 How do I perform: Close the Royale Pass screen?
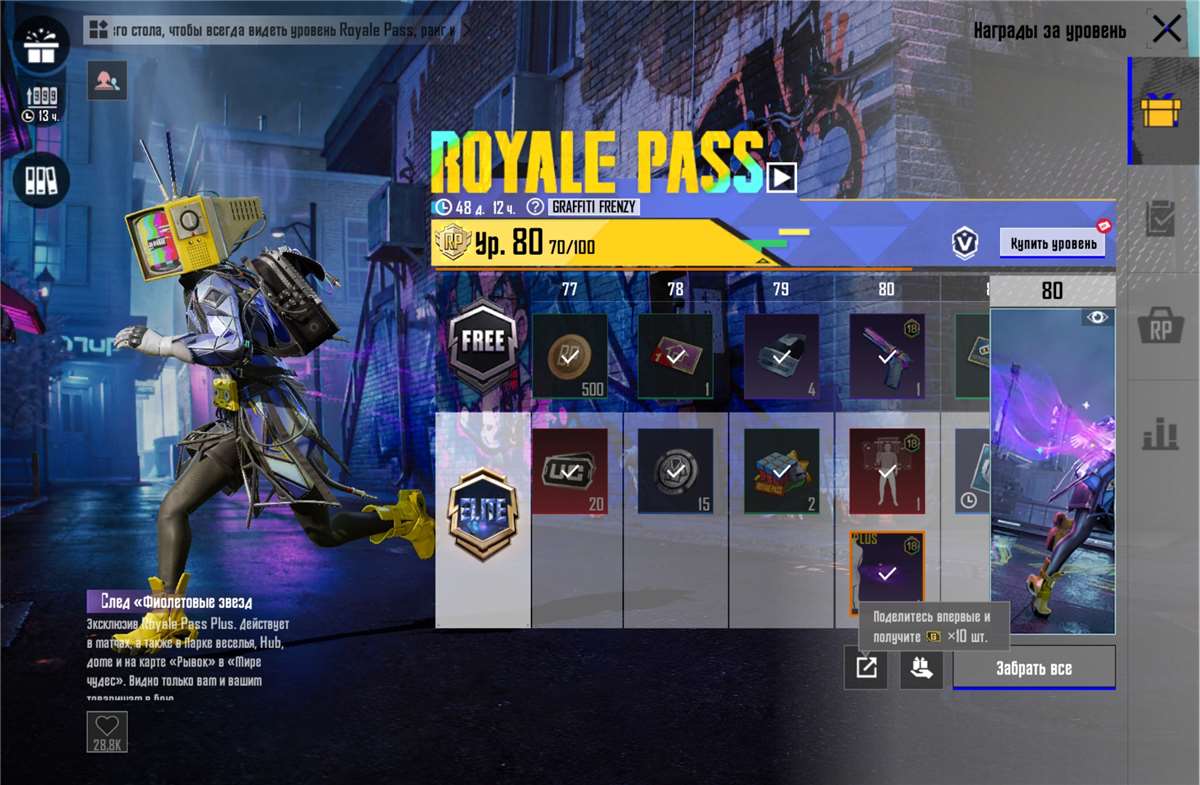pos(1166,29)
